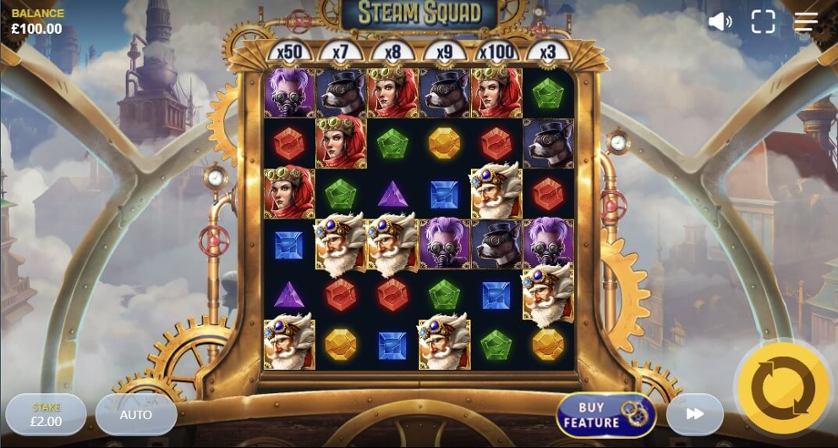Spin the reels with the golden button
This screenshot has height=448, width=838.
pyautogui.click(x=783, y=389)
